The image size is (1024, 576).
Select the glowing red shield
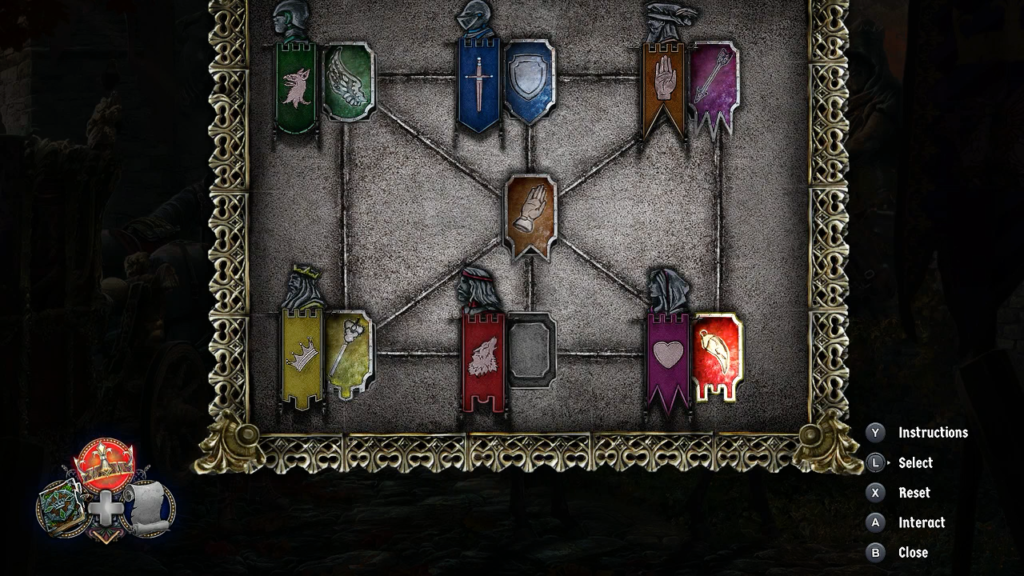pos(717,355)
